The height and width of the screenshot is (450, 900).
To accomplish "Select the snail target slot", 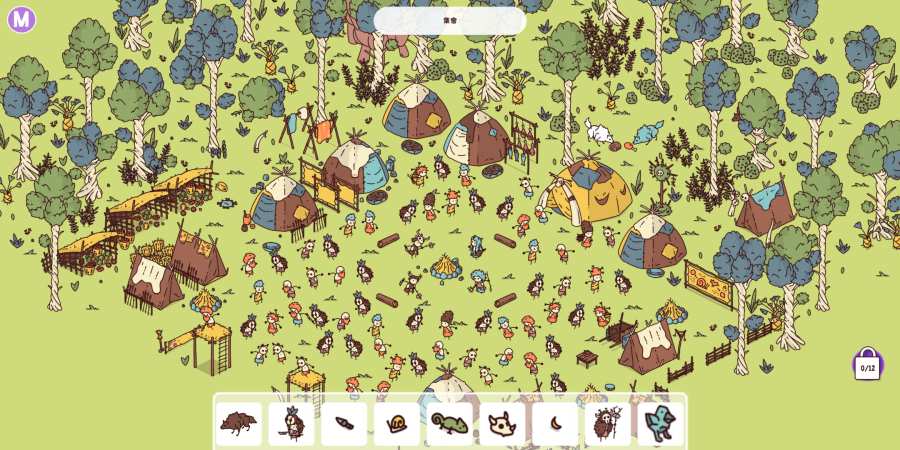I will tap(397, 424).
